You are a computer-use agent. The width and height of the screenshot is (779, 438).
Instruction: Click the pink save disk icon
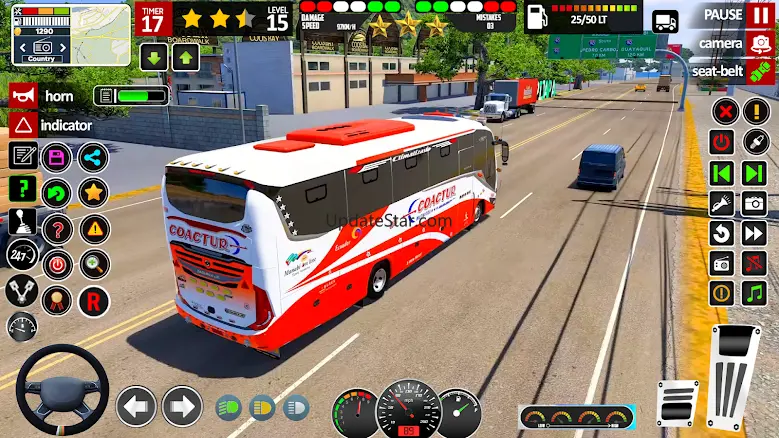pyautogui.click(x=57, y=157)
